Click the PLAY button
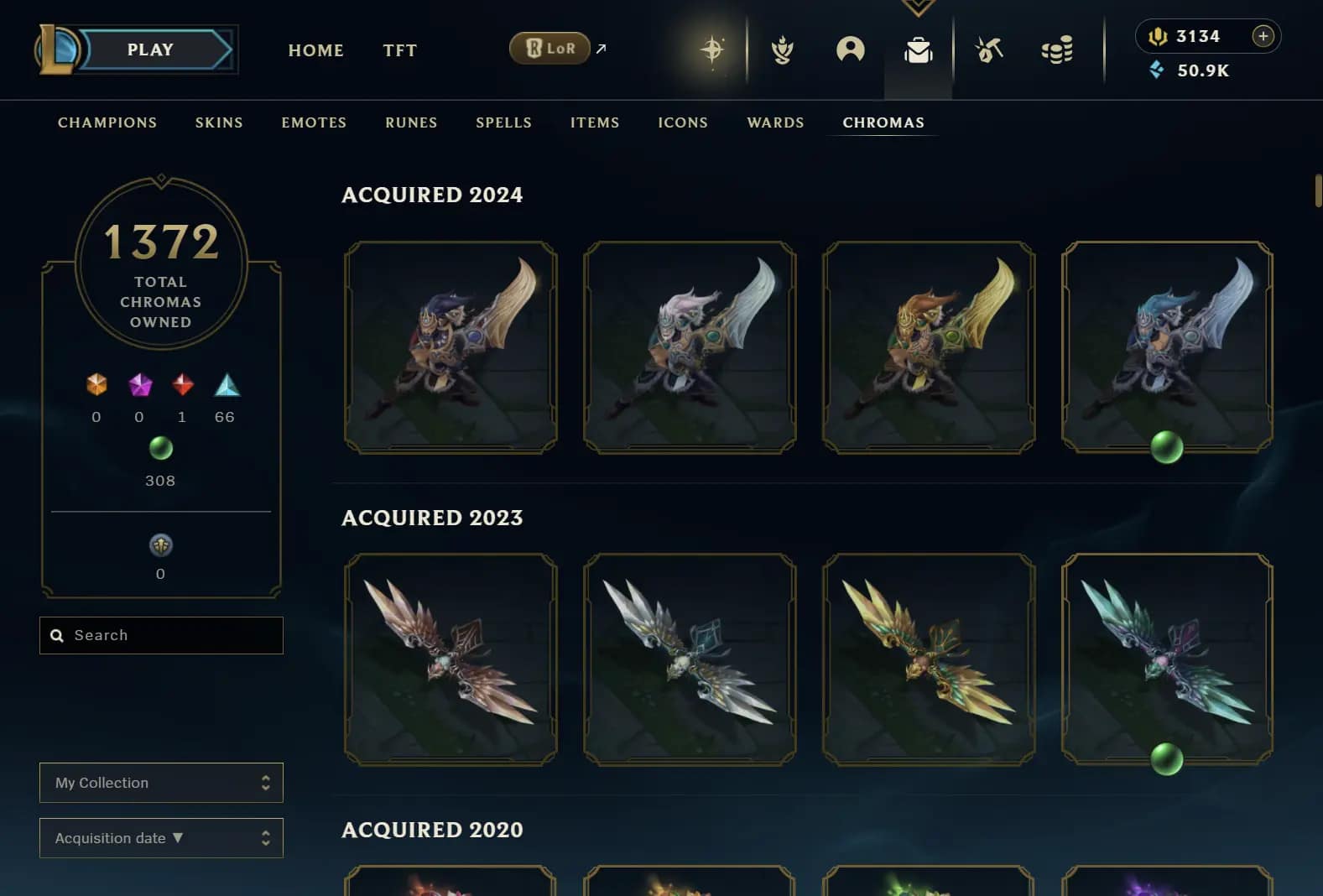 (151, 50)
